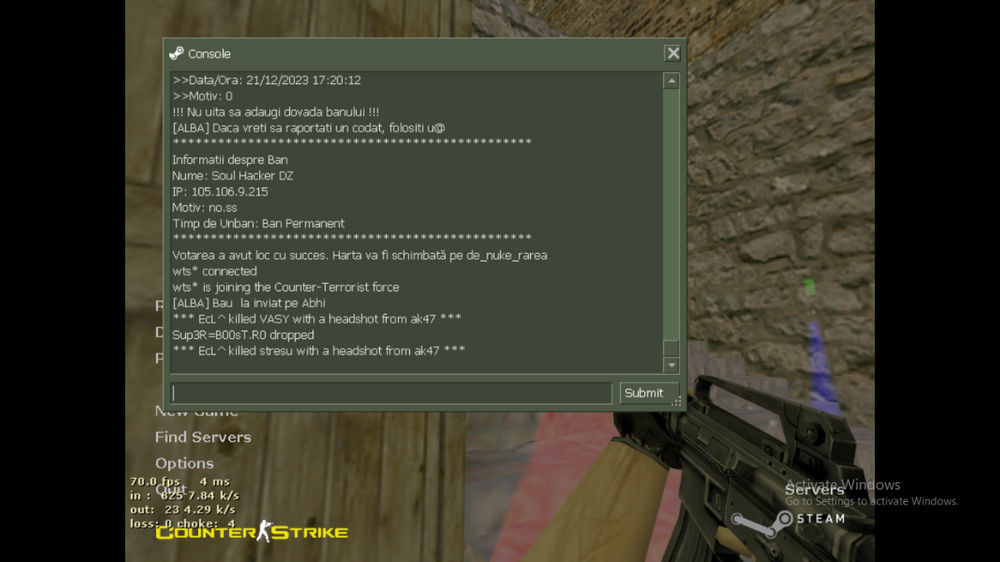Open the Options menu

(x=184, y=463)
